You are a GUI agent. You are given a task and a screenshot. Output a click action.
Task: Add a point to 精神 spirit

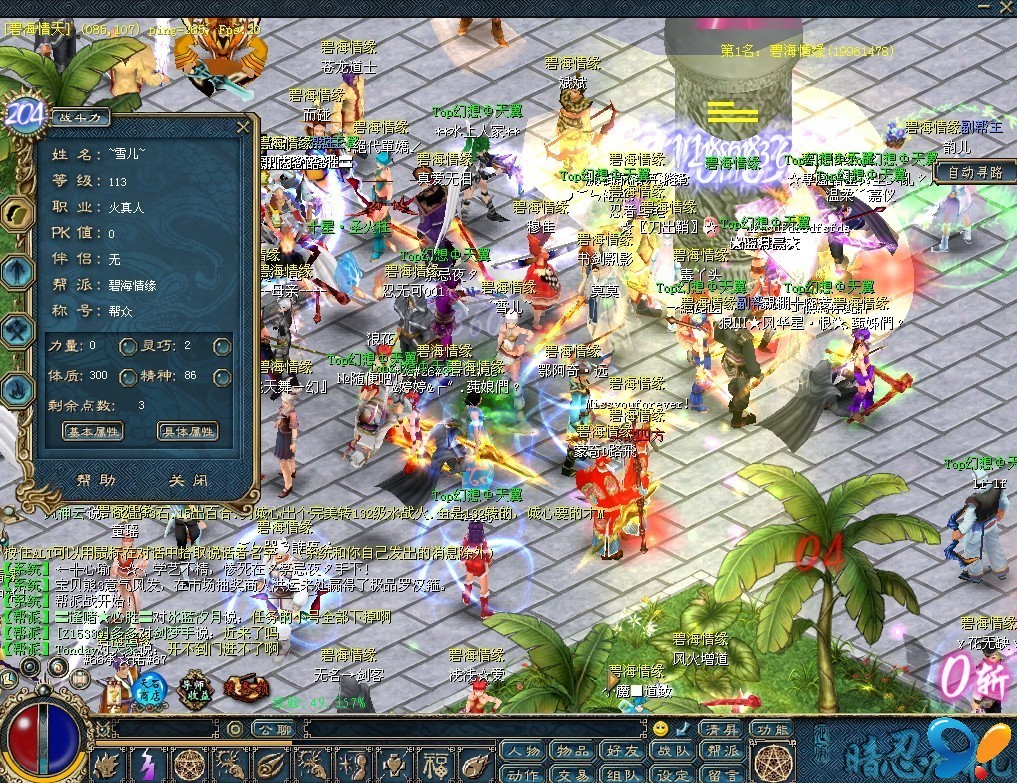tap(222, 377)
